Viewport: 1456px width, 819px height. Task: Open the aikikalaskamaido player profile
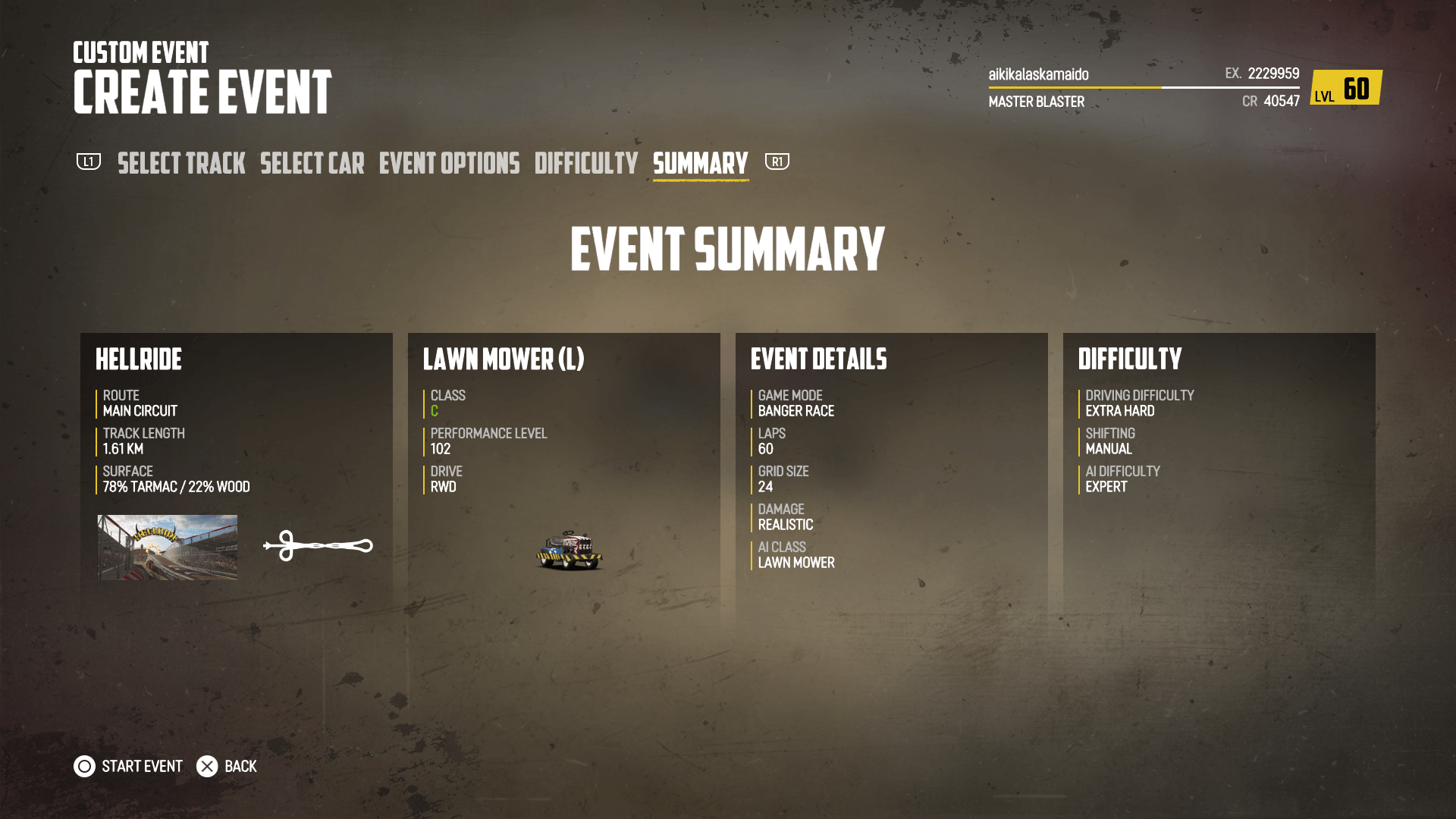pos(1038,74)
